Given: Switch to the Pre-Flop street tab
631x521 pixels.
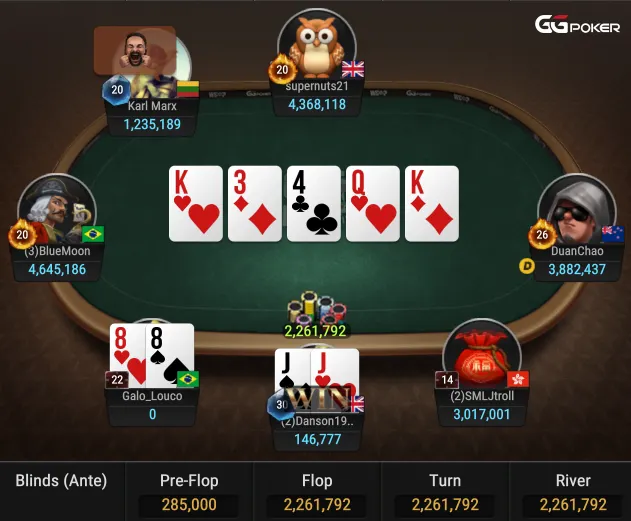Looking at the screenshot, I should click(189, 492).
